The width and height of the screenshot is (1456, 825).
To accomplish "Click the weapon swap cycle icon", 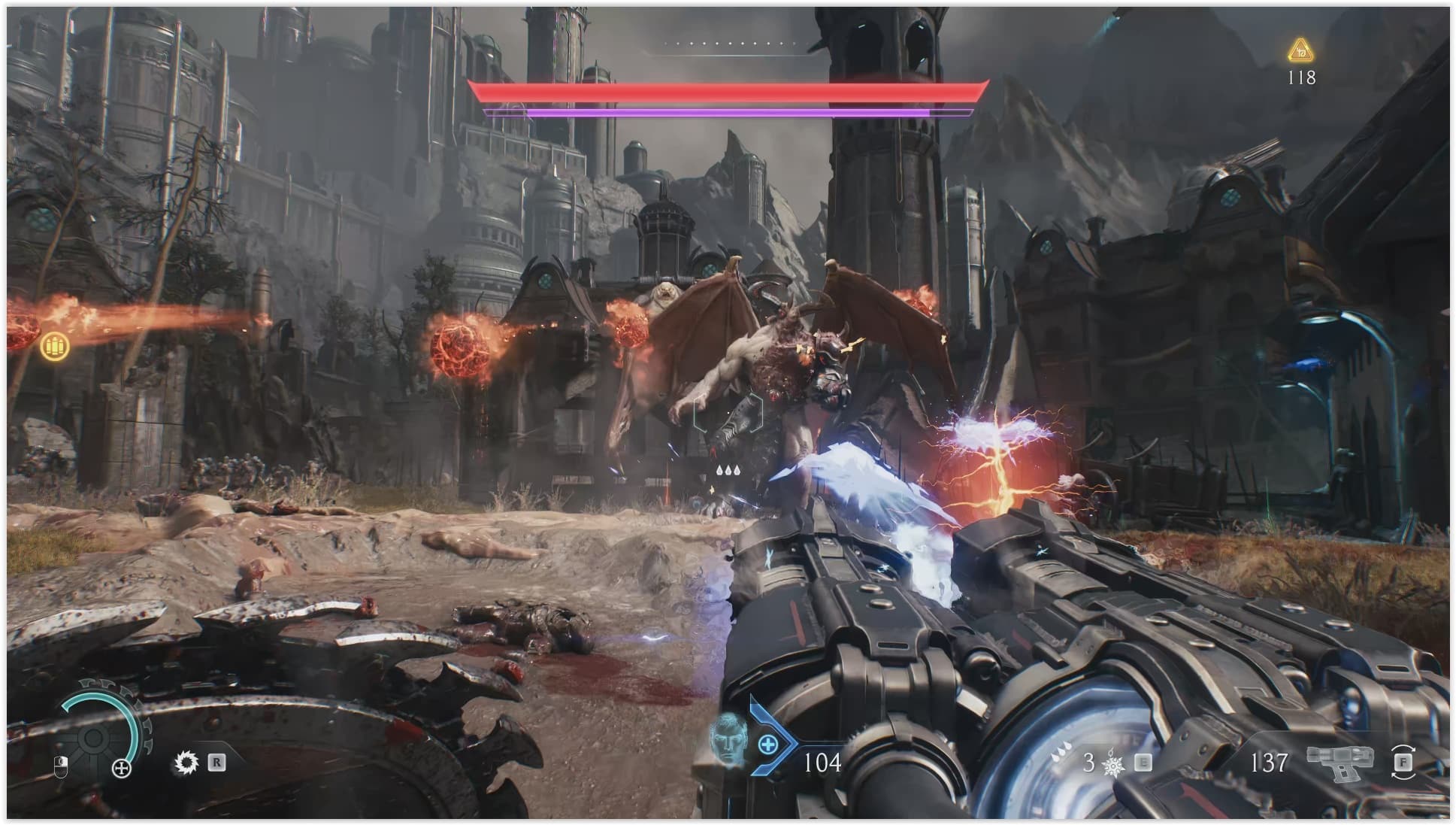I will (1403, 761).
